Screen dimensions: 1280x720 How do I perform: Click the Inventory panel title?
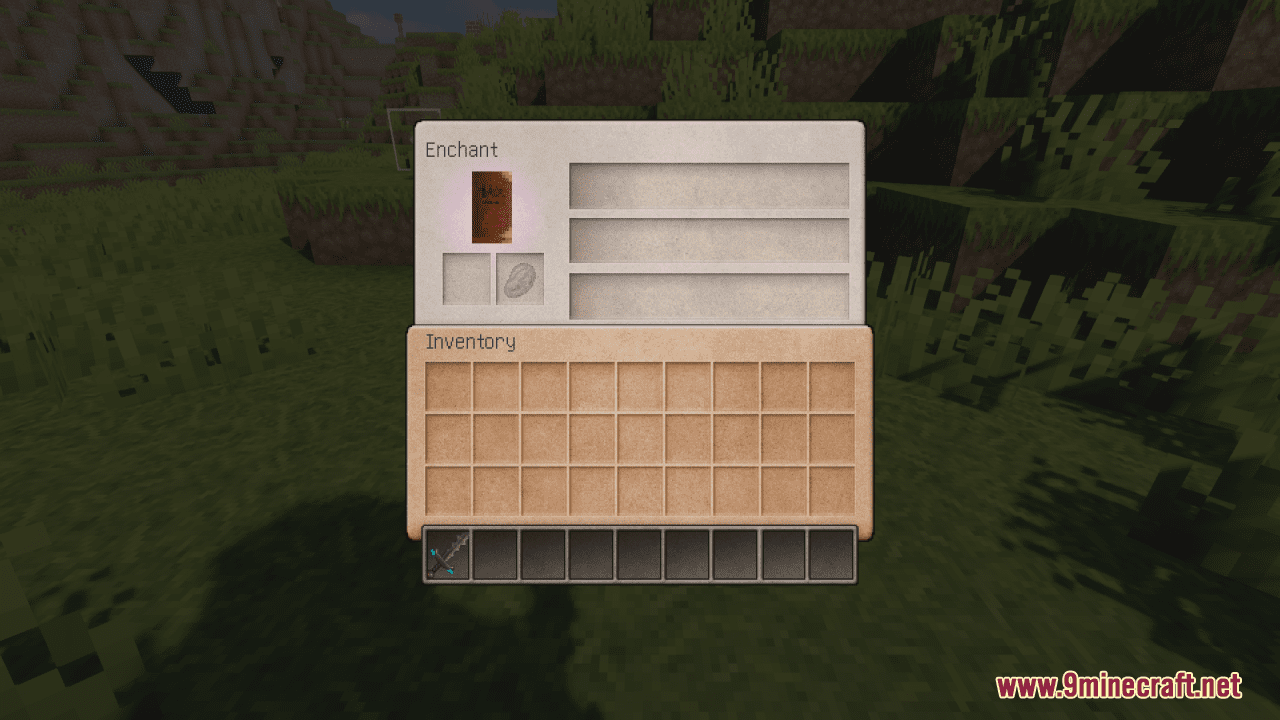470,342
